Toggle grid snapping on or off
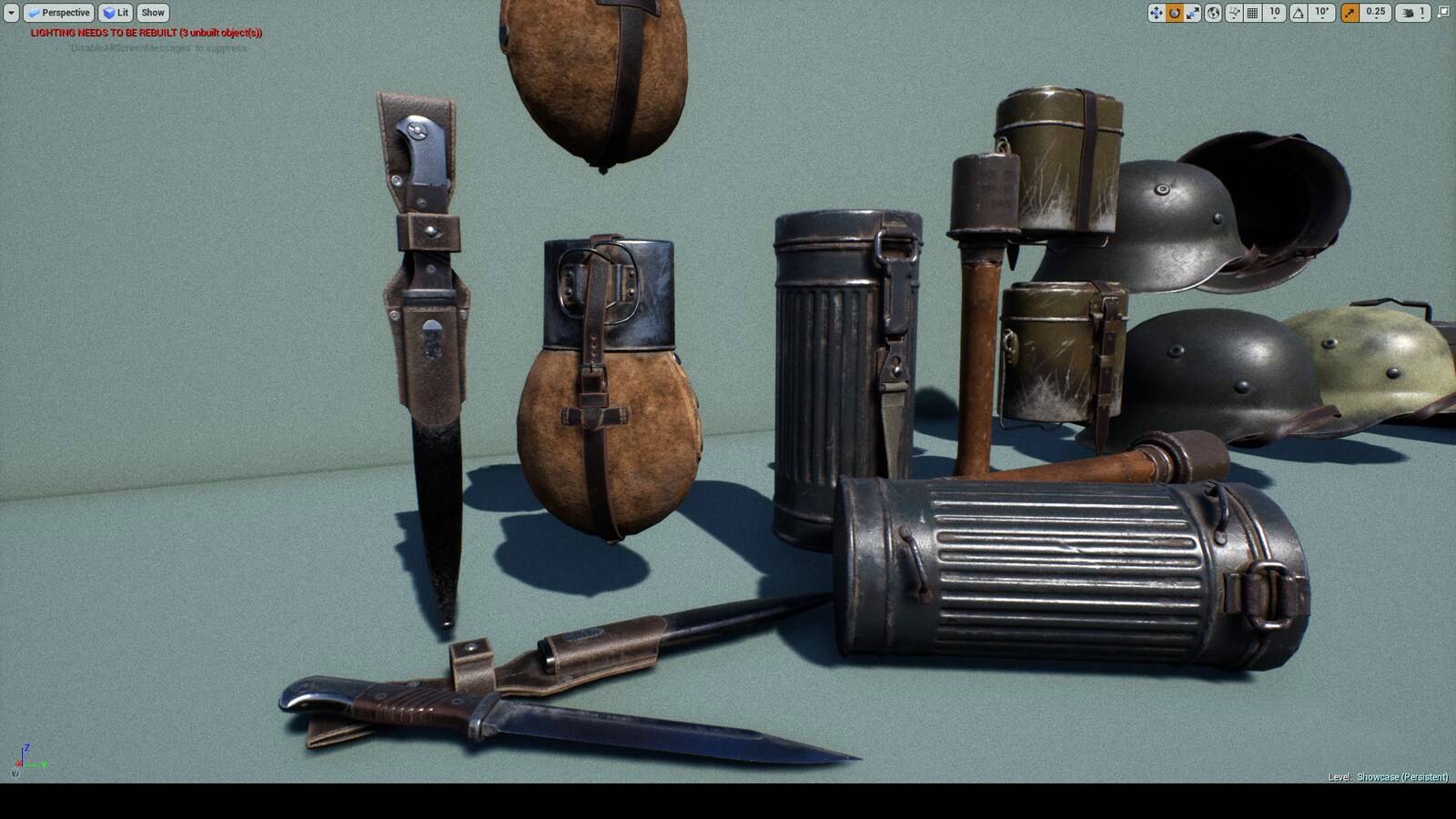 [1253, 13]
